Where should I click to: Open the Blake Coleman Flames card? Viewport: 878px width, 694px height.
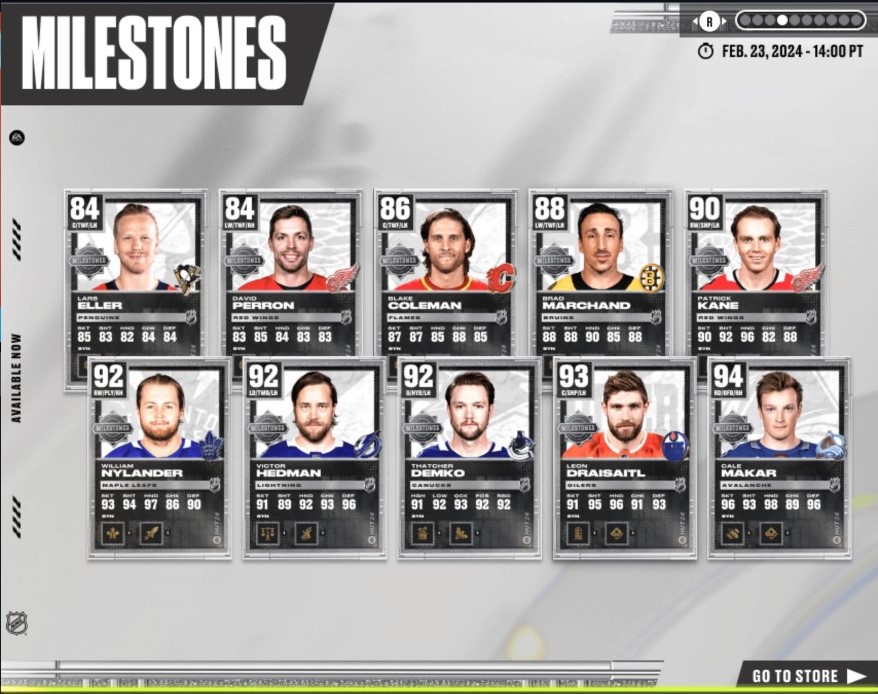446,270
